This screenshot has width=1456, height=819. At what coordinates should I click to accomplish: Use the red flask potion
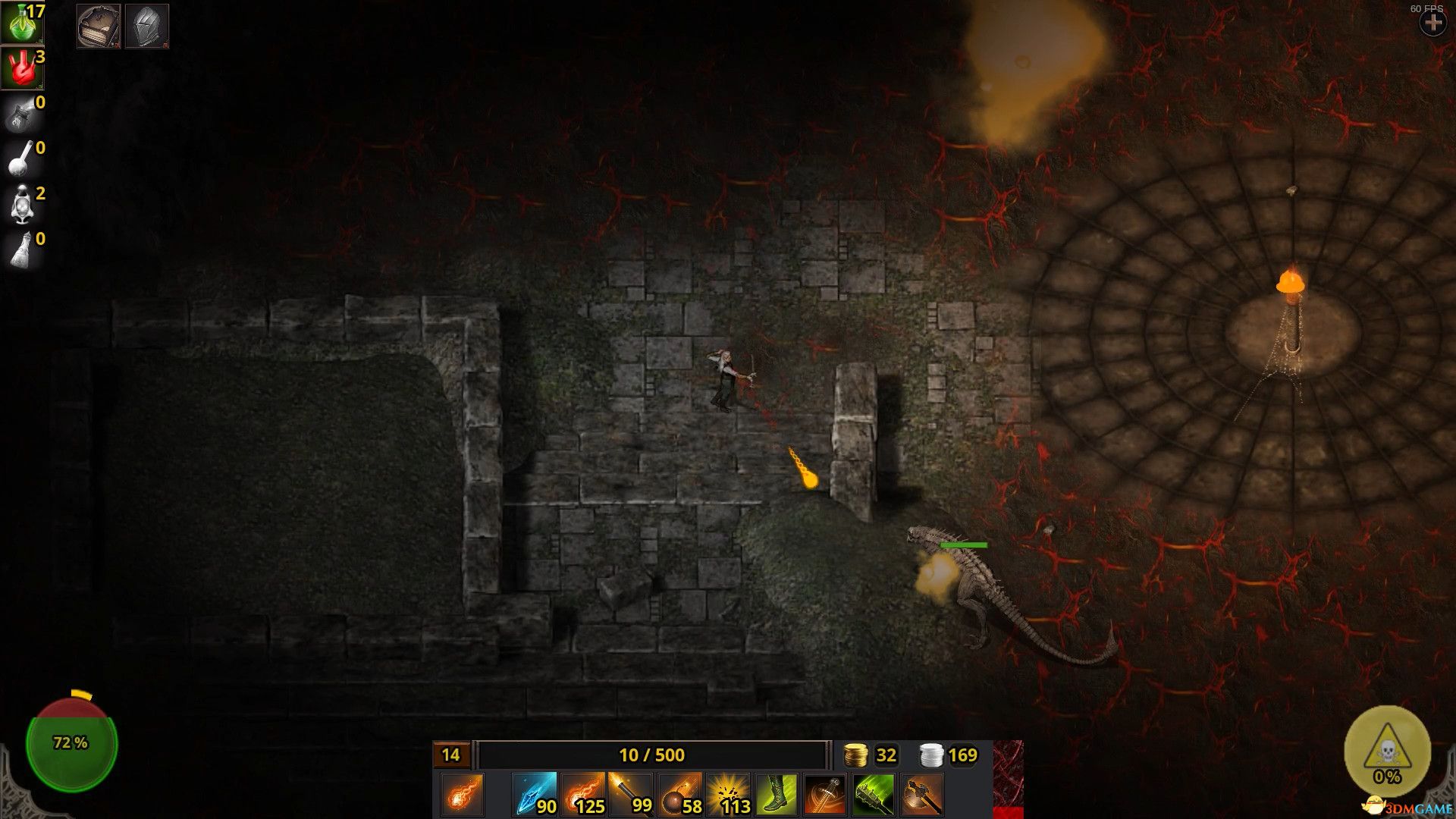pyautogui.click(x=21, y=68)
